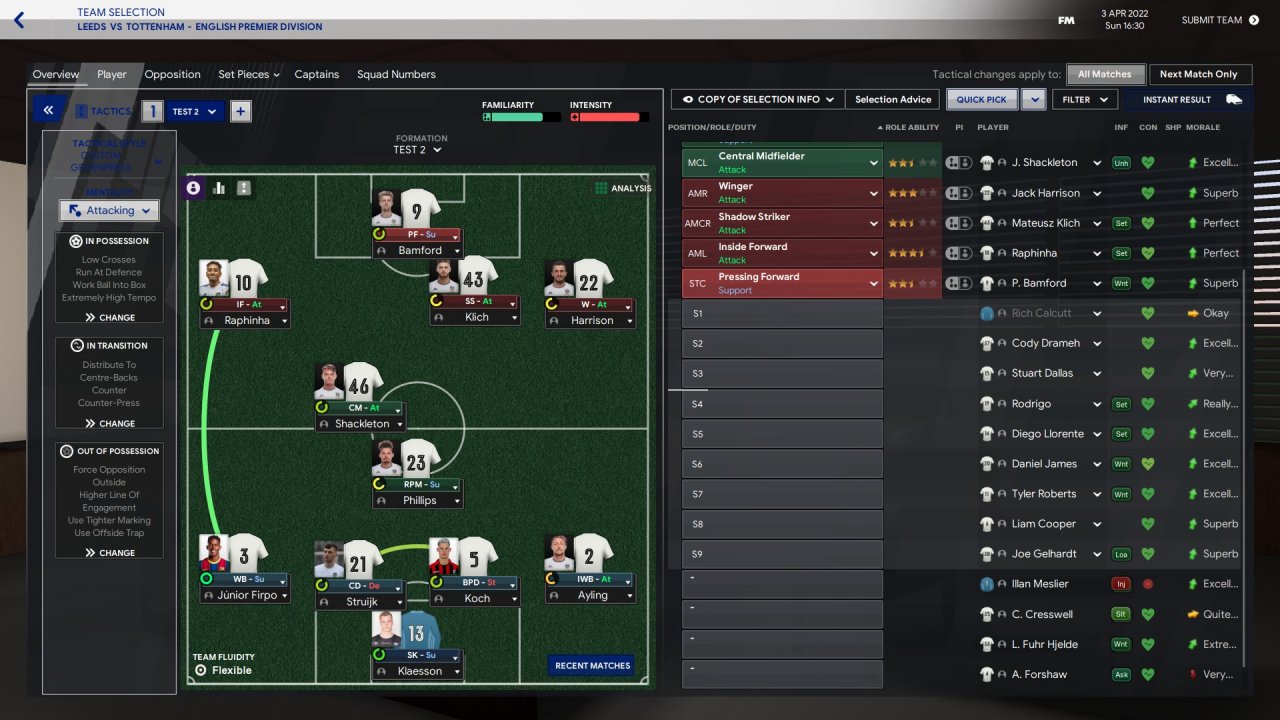
Task: Open the Squad Numbers tab
Action: 396,75
